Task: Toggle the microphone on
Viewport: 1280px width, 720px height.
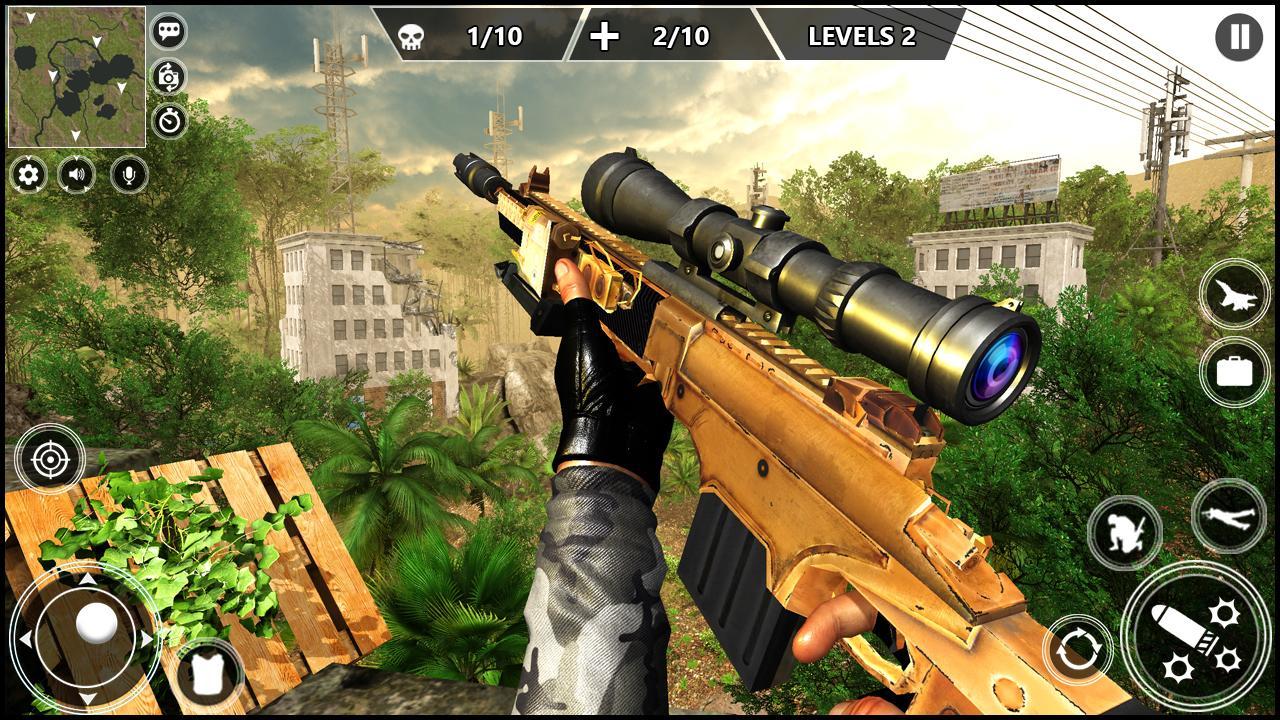Action: click(130, 176)
